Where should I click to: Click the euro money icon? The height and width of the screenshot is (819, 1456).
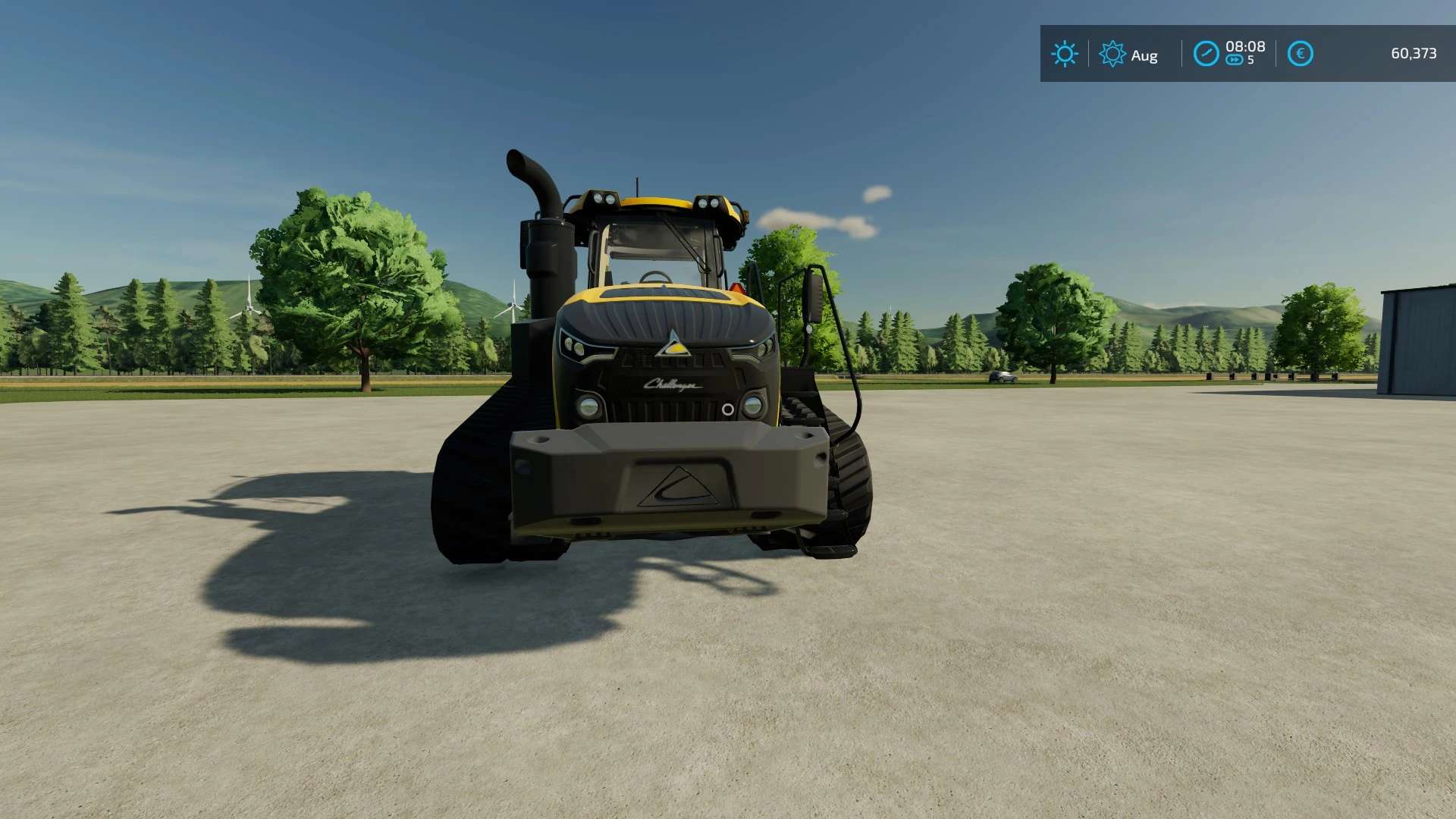tap(1300, 54)
